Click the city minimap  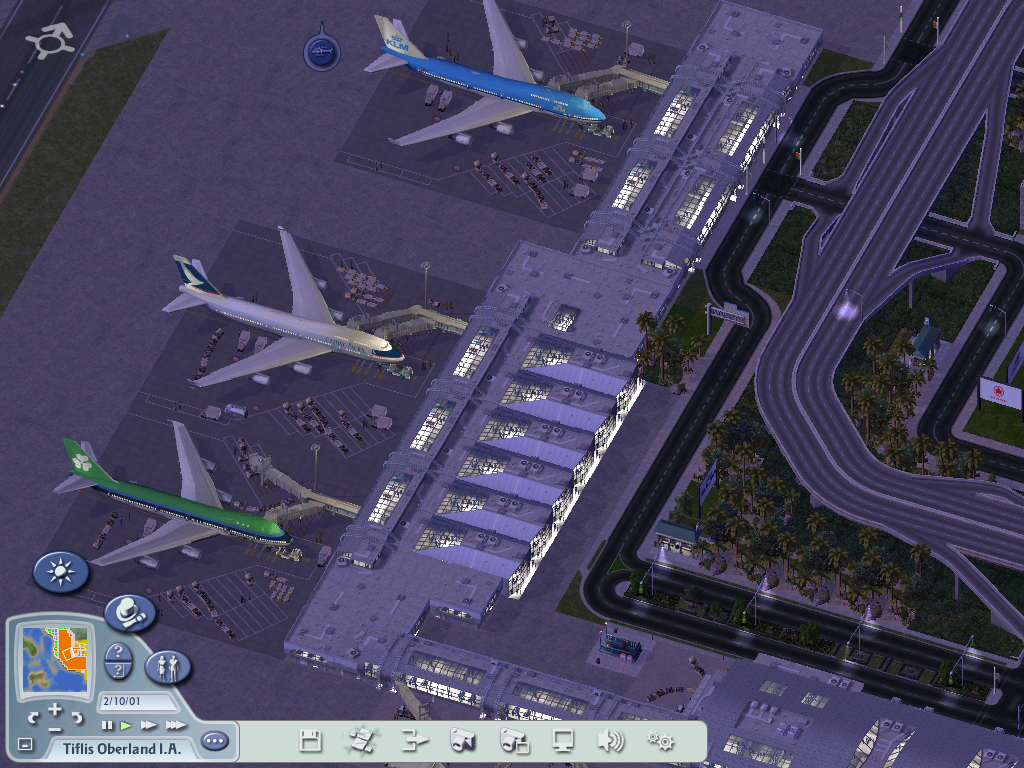point(56,656)
